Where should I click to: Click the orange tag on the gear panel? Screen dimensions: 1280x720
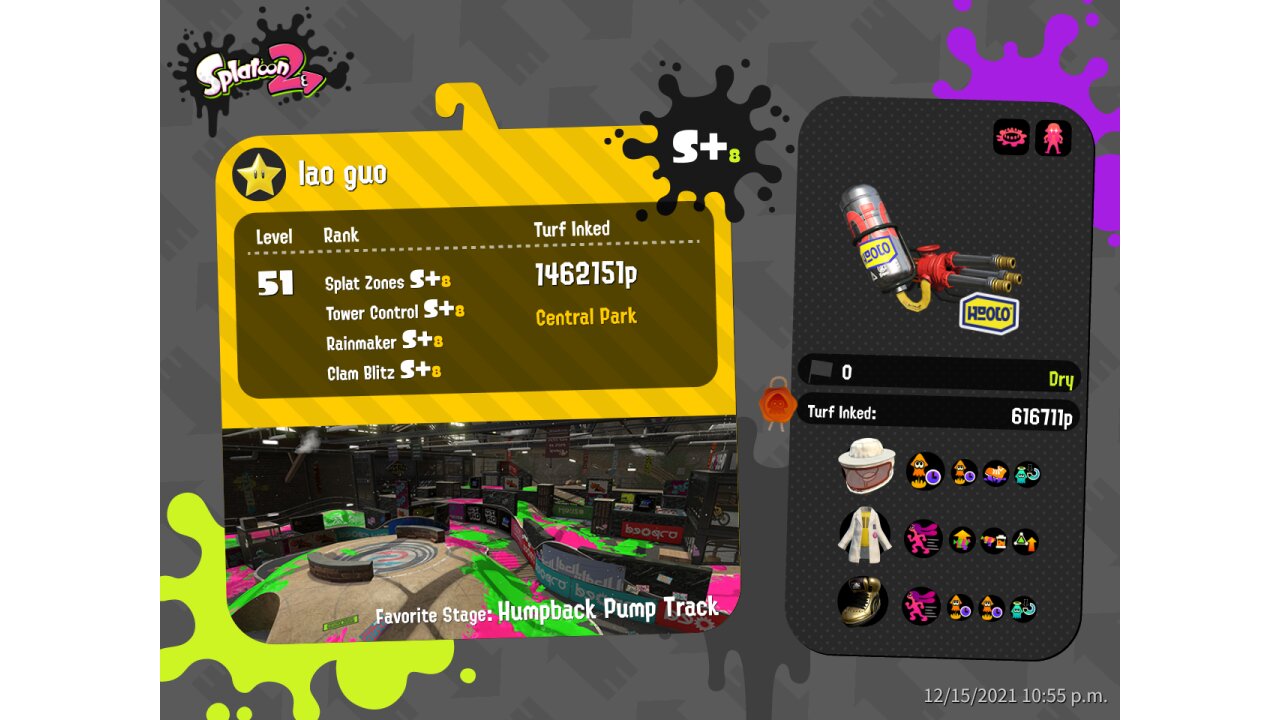click(777, 406)
